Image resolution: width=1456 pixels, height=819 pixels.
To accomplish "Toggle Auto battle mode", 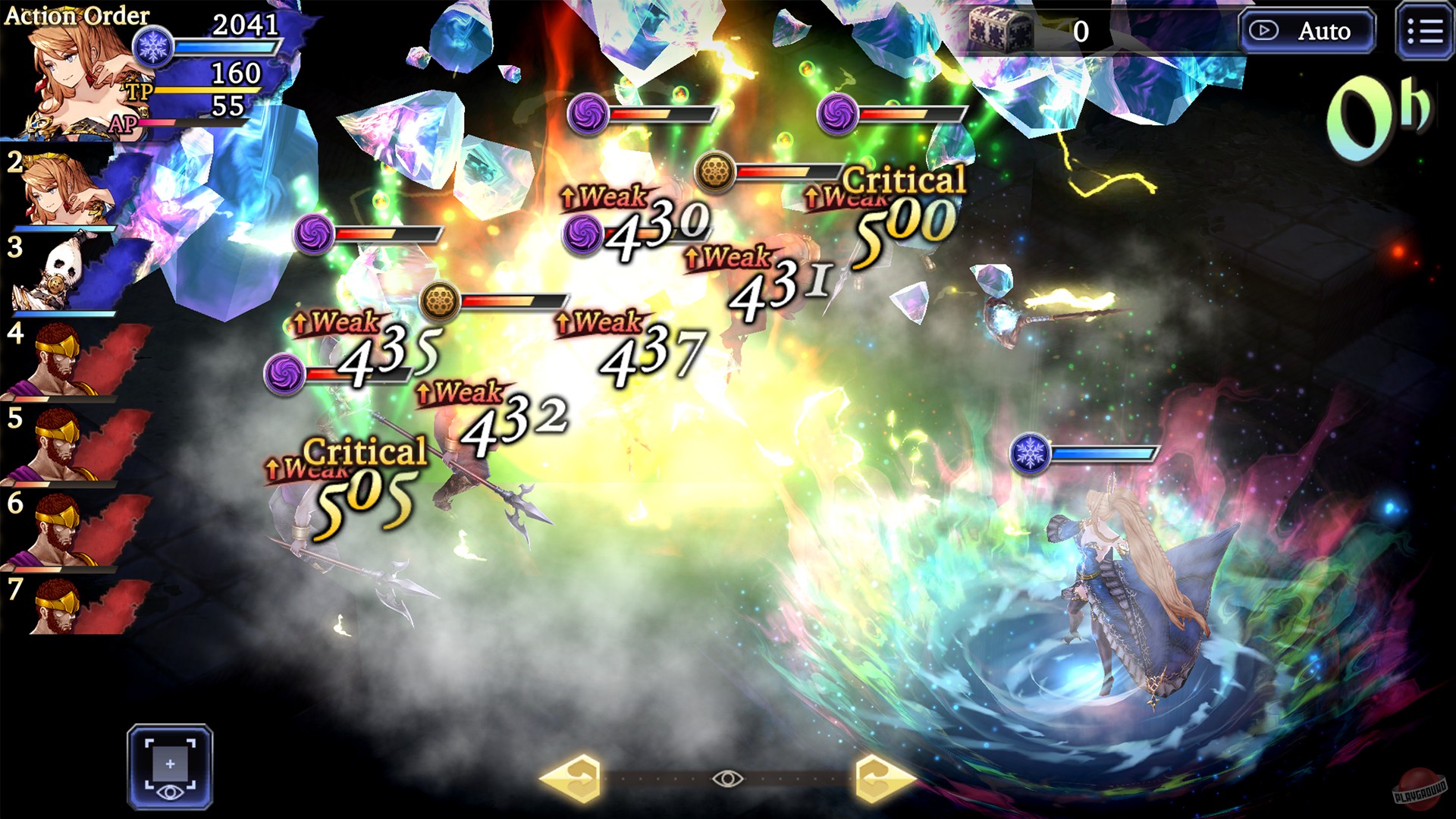I will (1306, 32).
